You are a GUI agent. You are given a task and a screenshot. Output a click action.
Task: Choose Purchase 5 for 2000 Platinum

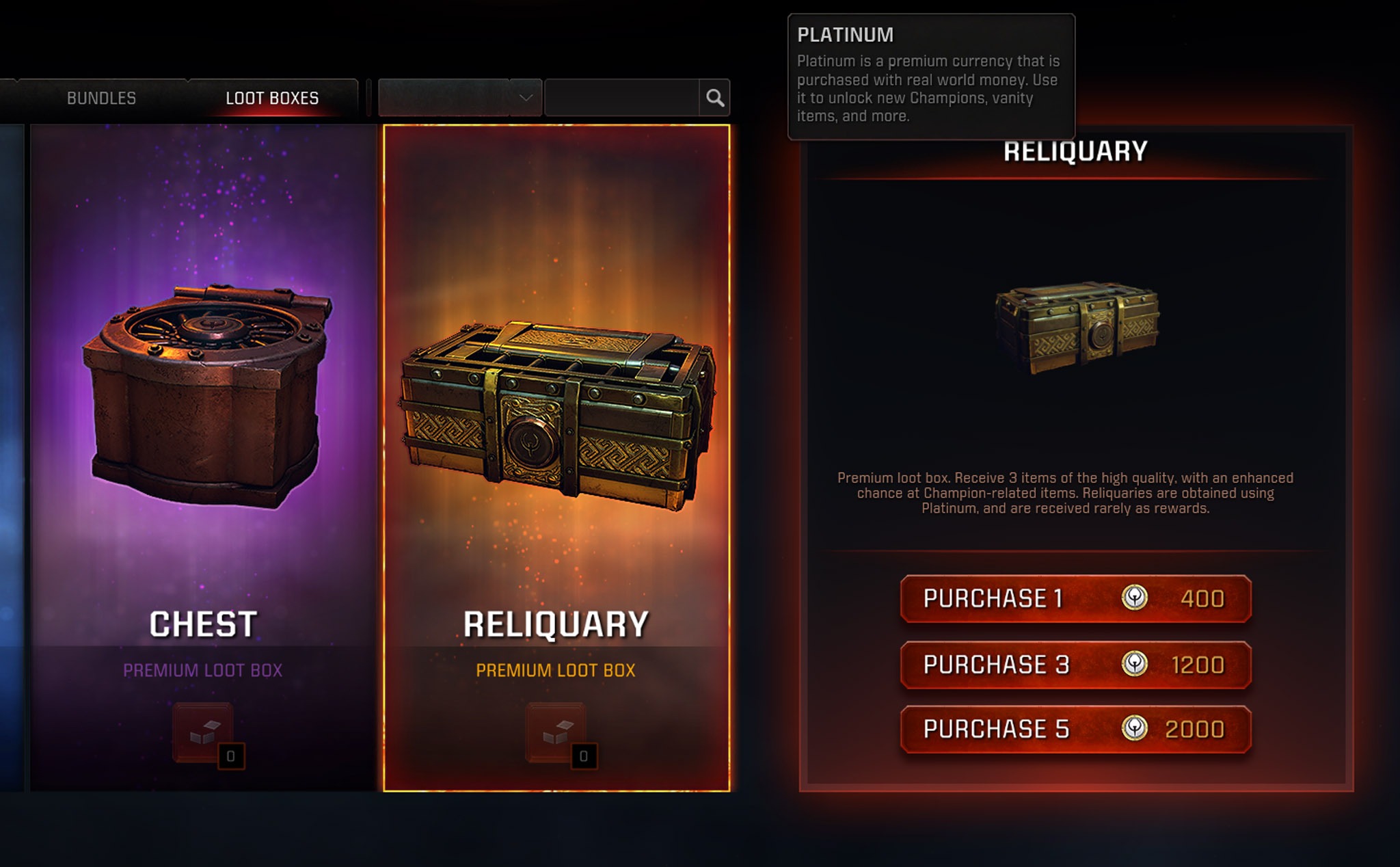(x=1075, y=730)
